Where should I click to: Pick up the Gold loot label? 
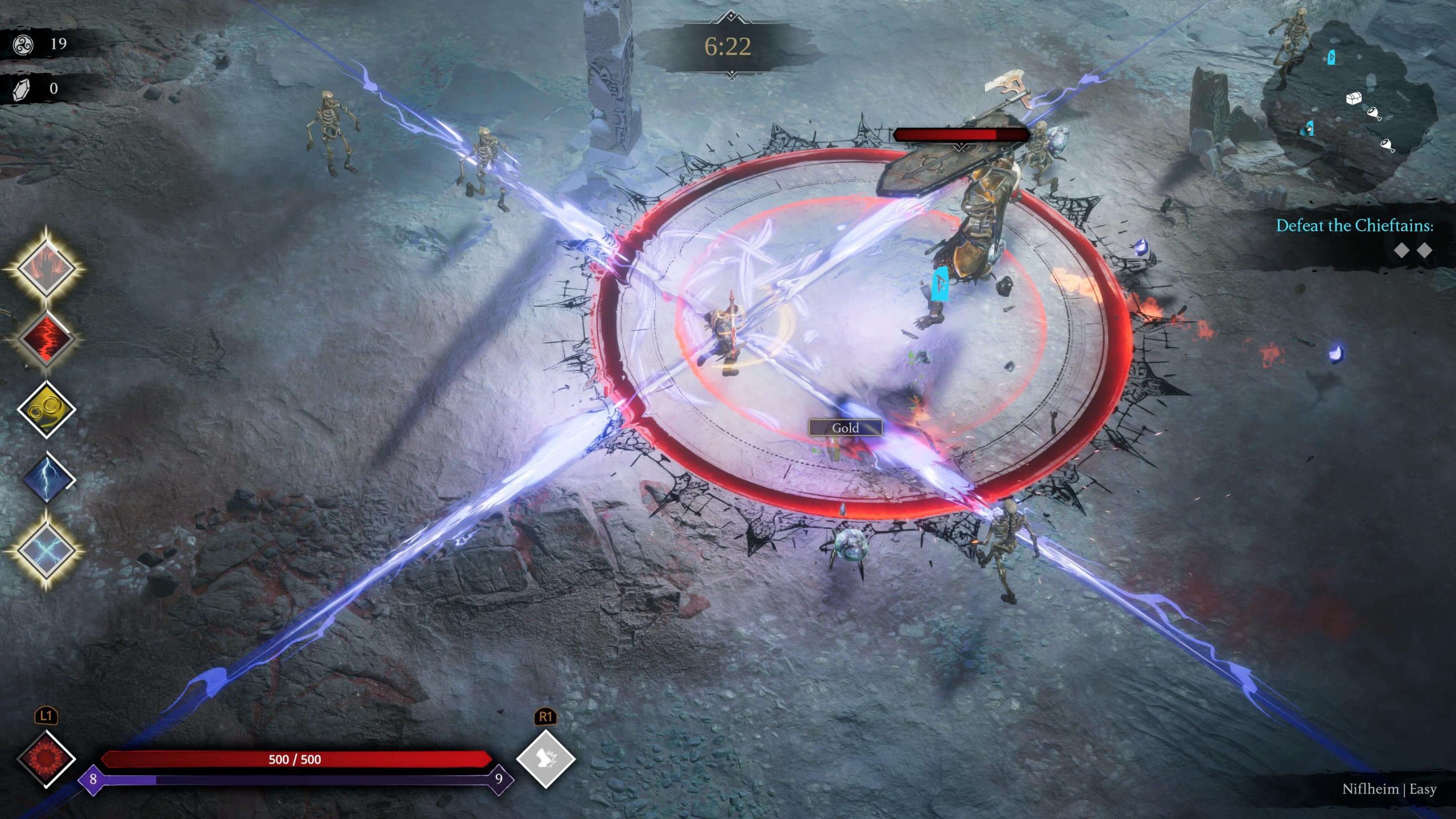click(845, 428)
